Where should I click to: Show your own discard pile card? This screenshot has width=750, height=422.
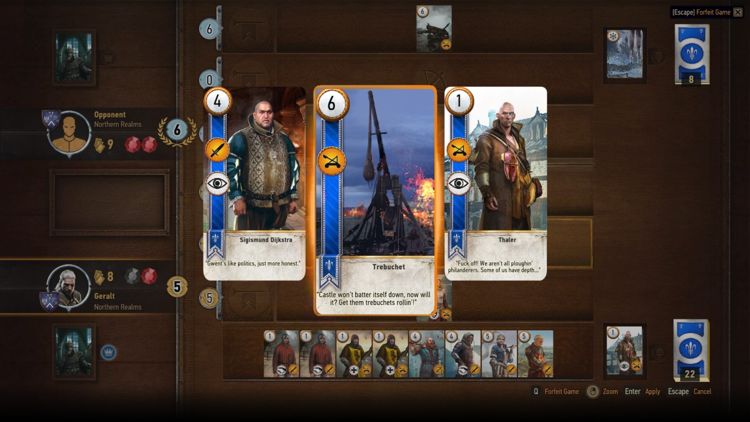pos(625,350)
